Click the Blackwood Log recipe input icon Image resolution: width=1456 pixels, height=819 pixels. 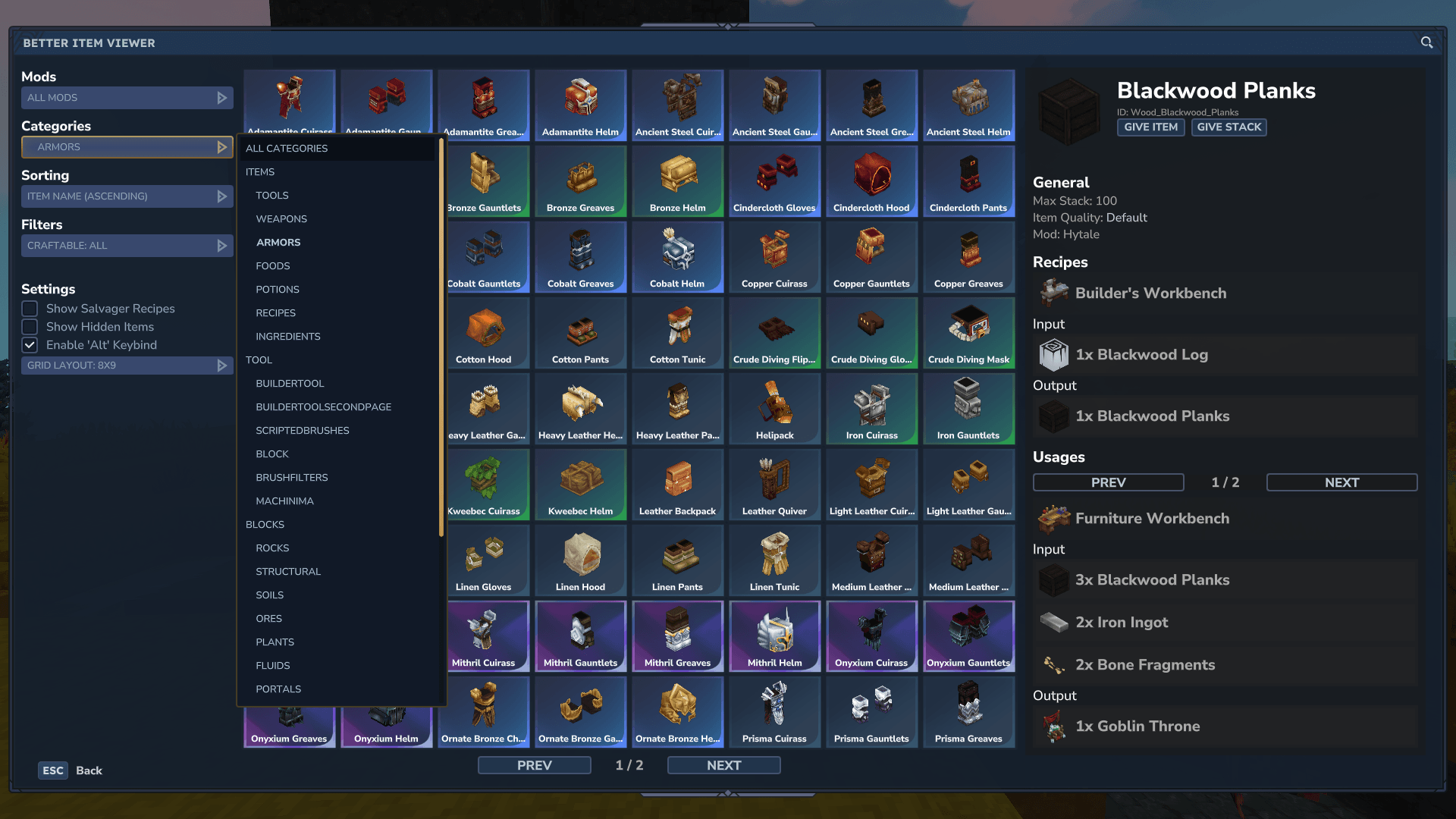(x=1053, y=354)
